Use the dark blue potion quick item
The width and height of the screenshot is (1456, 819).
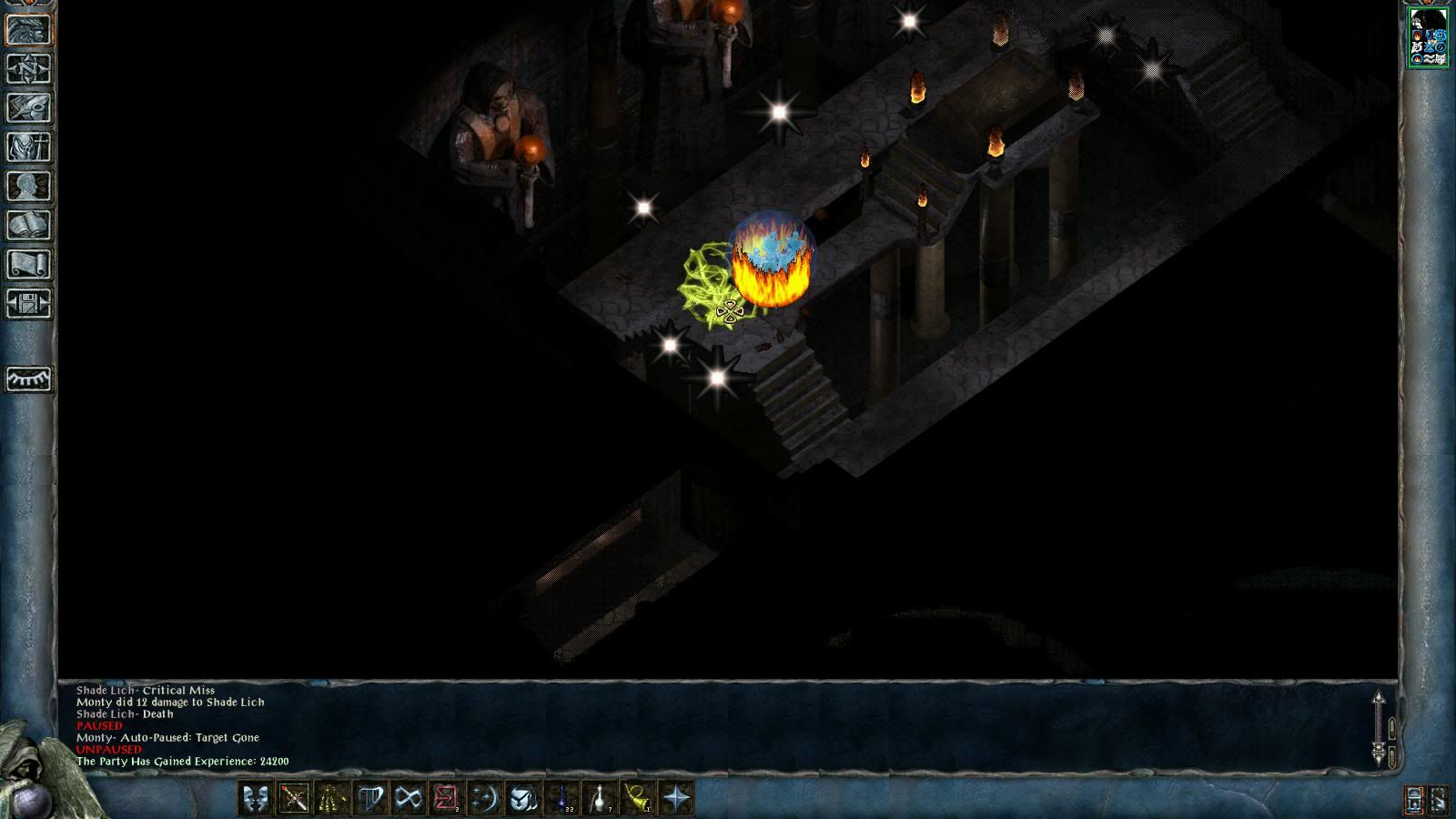[561, 799]
